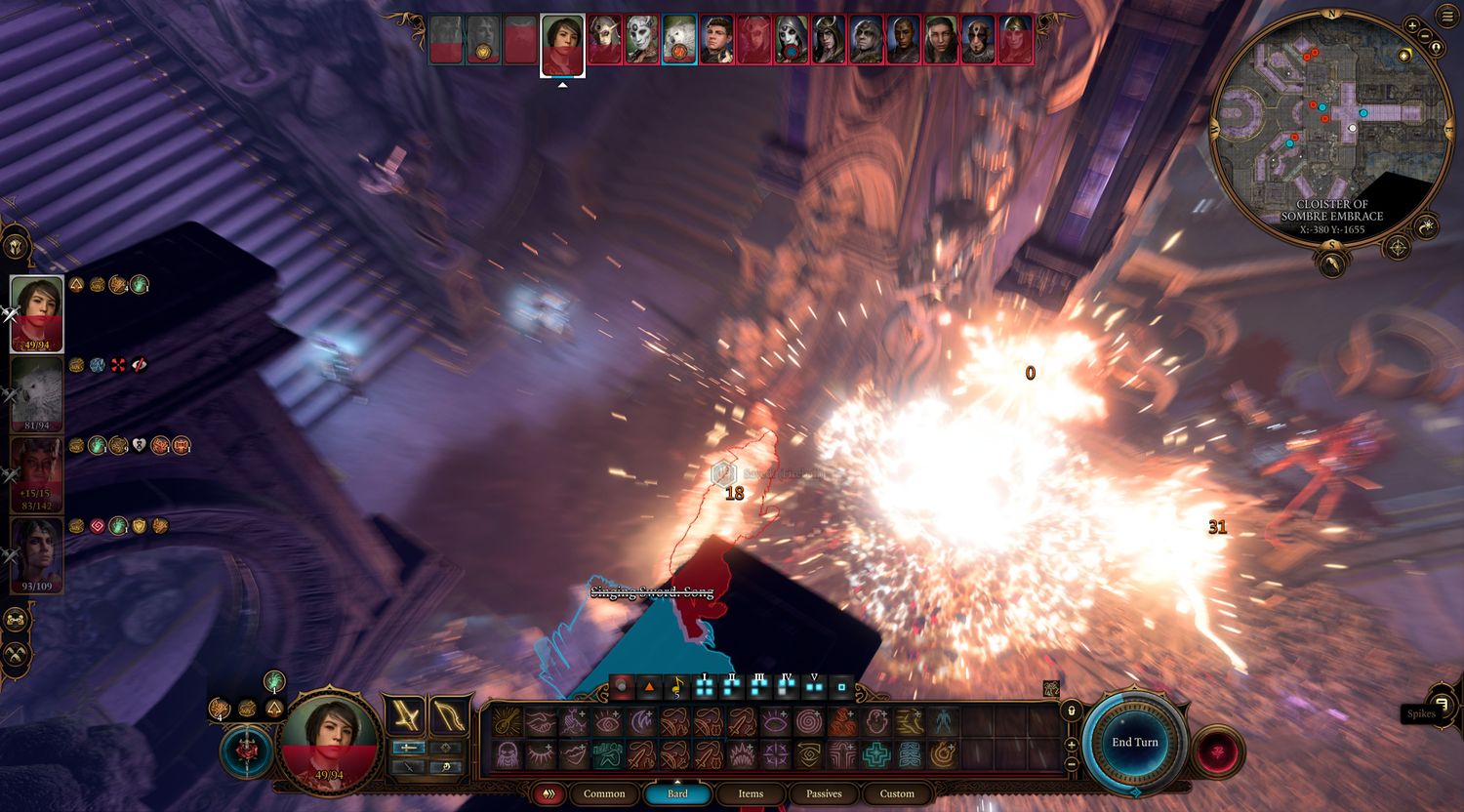The image size is (1464, 812).
Task: Zoom out the minimap
Action: [x=1426, y=46]
